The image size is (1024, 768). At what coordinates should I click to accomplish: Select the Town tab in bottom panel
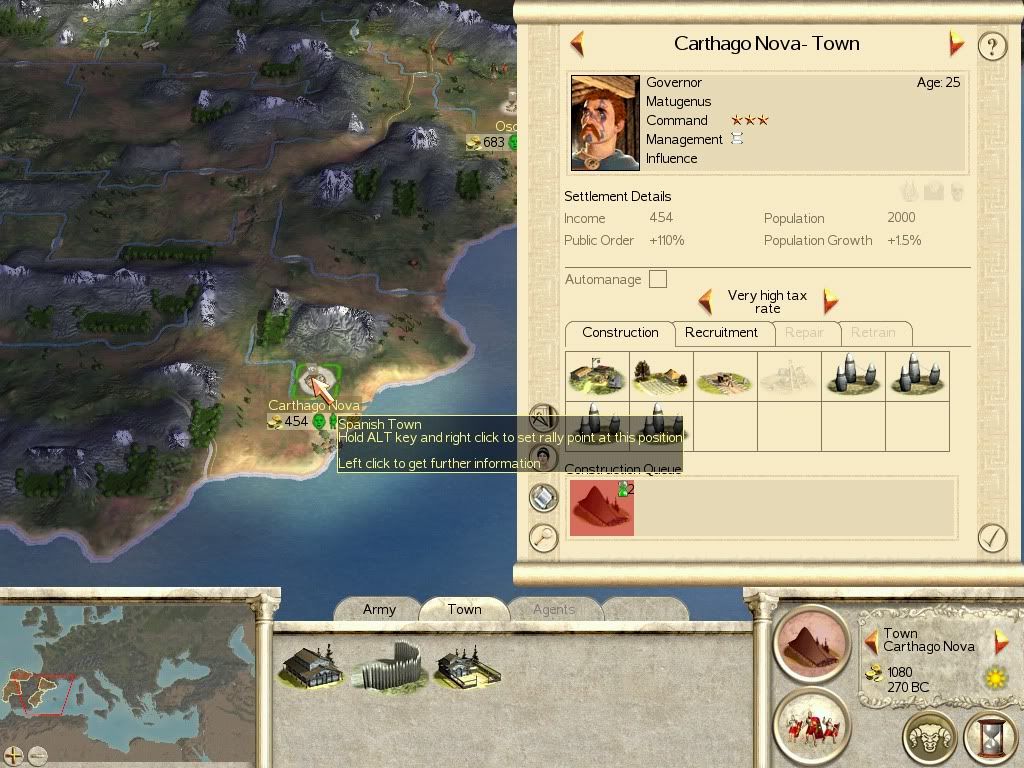click(464, 609)
